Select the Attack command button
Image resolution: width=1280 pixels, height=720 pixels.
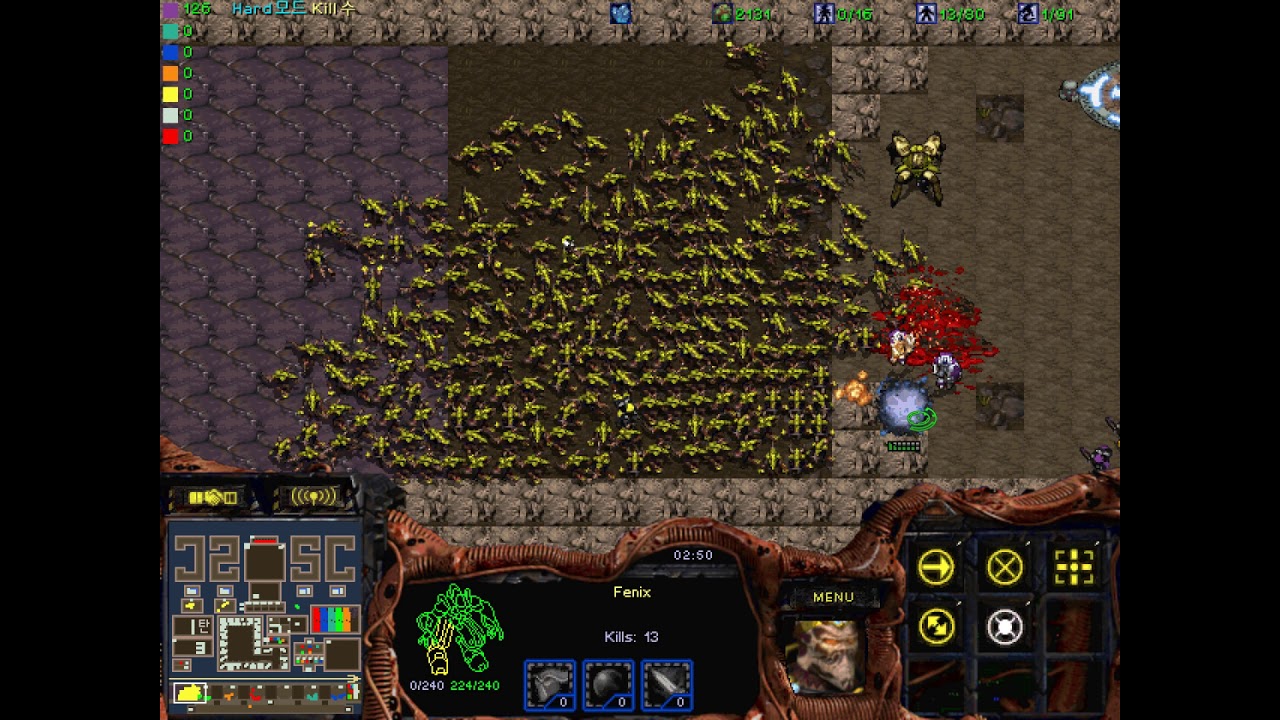pos(1074,568)
